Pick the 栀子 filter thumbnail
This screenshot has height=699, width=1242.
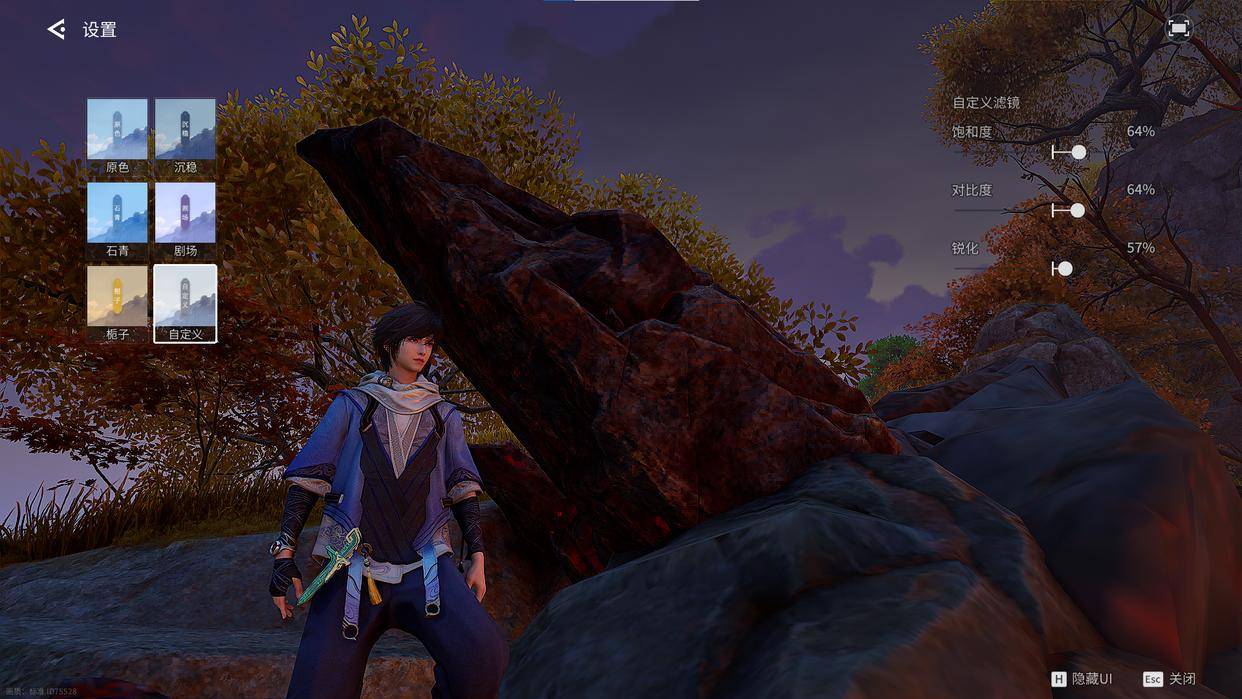click(x=117, y=296)
